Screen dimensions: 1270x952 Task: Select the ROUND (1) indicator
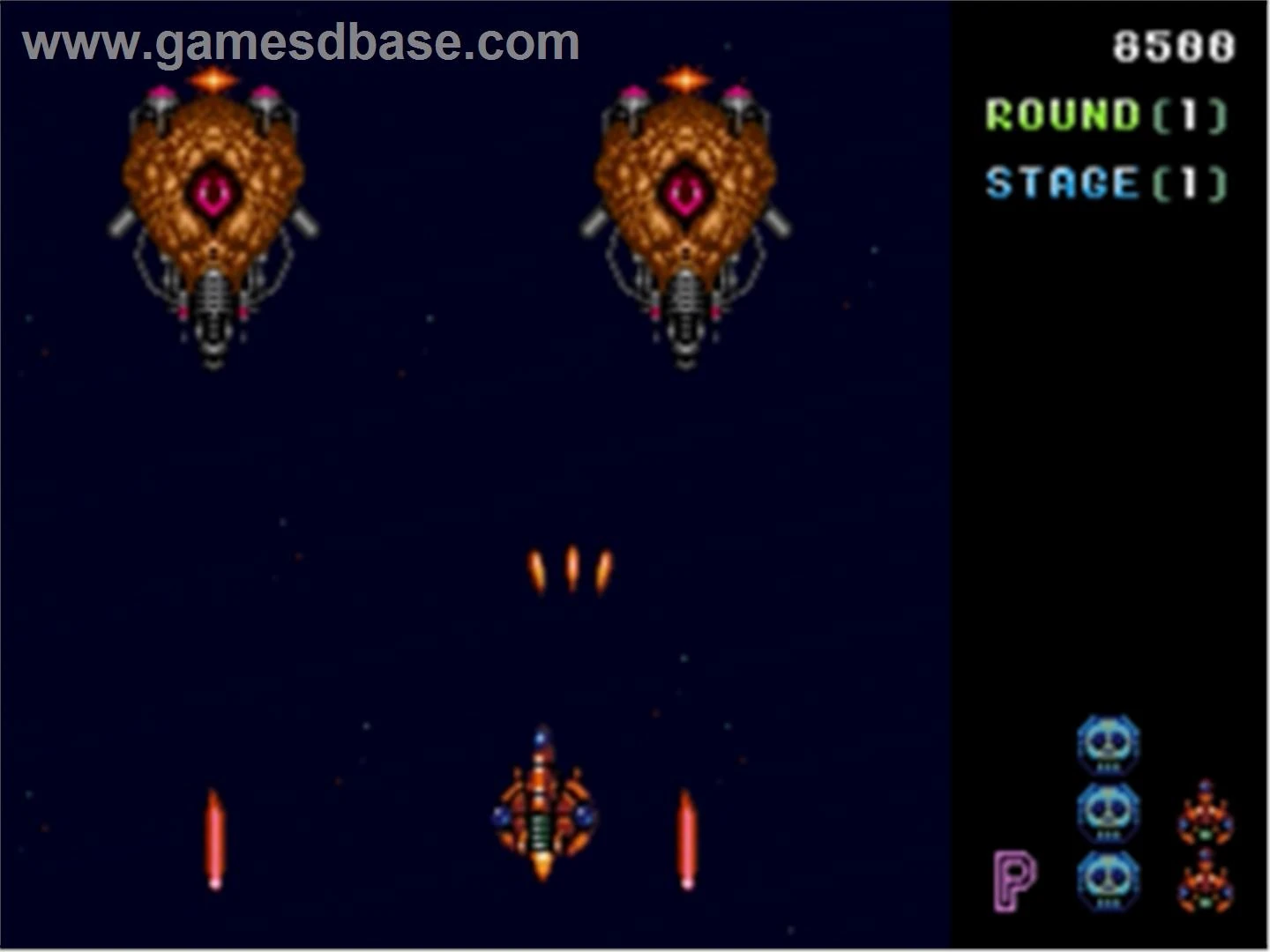tap(1105, 115)
